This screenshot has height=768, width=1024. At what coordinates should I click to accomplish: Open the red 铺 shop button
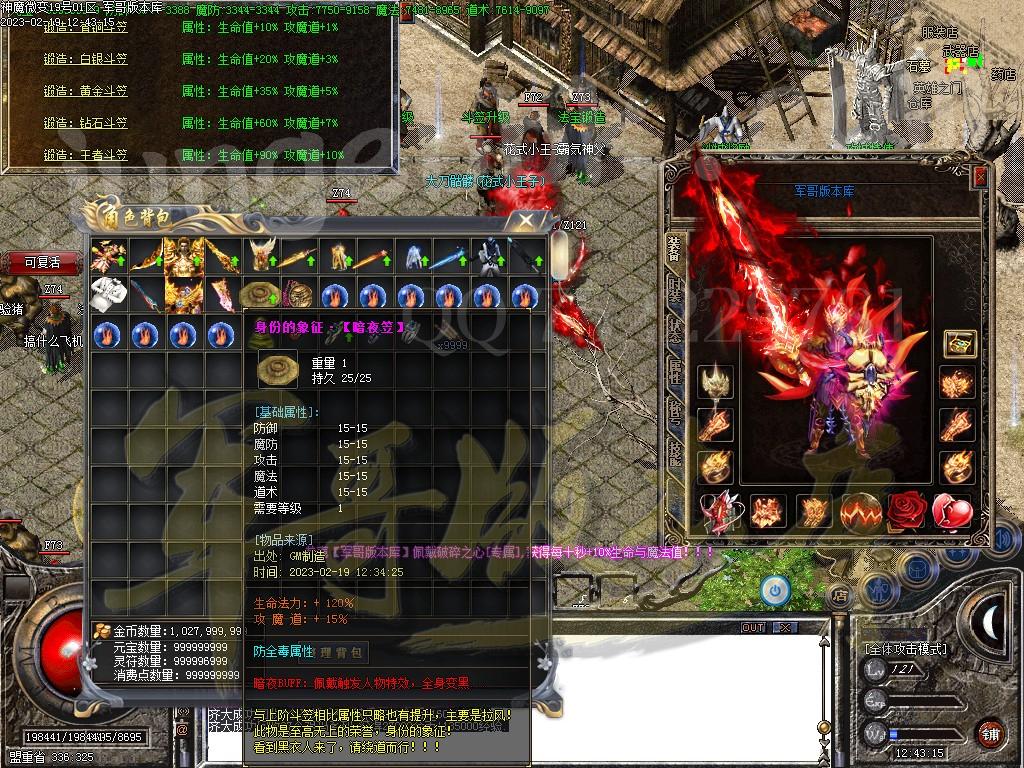(x=988, y=733)
